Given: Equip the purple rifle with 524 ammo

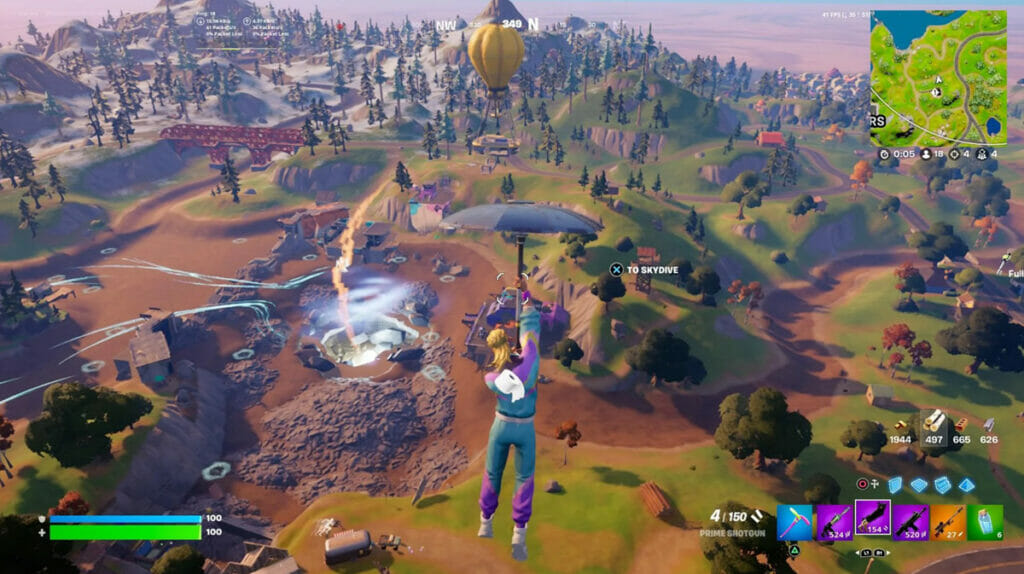Looking at the screenshot, I should click(833, 521).
